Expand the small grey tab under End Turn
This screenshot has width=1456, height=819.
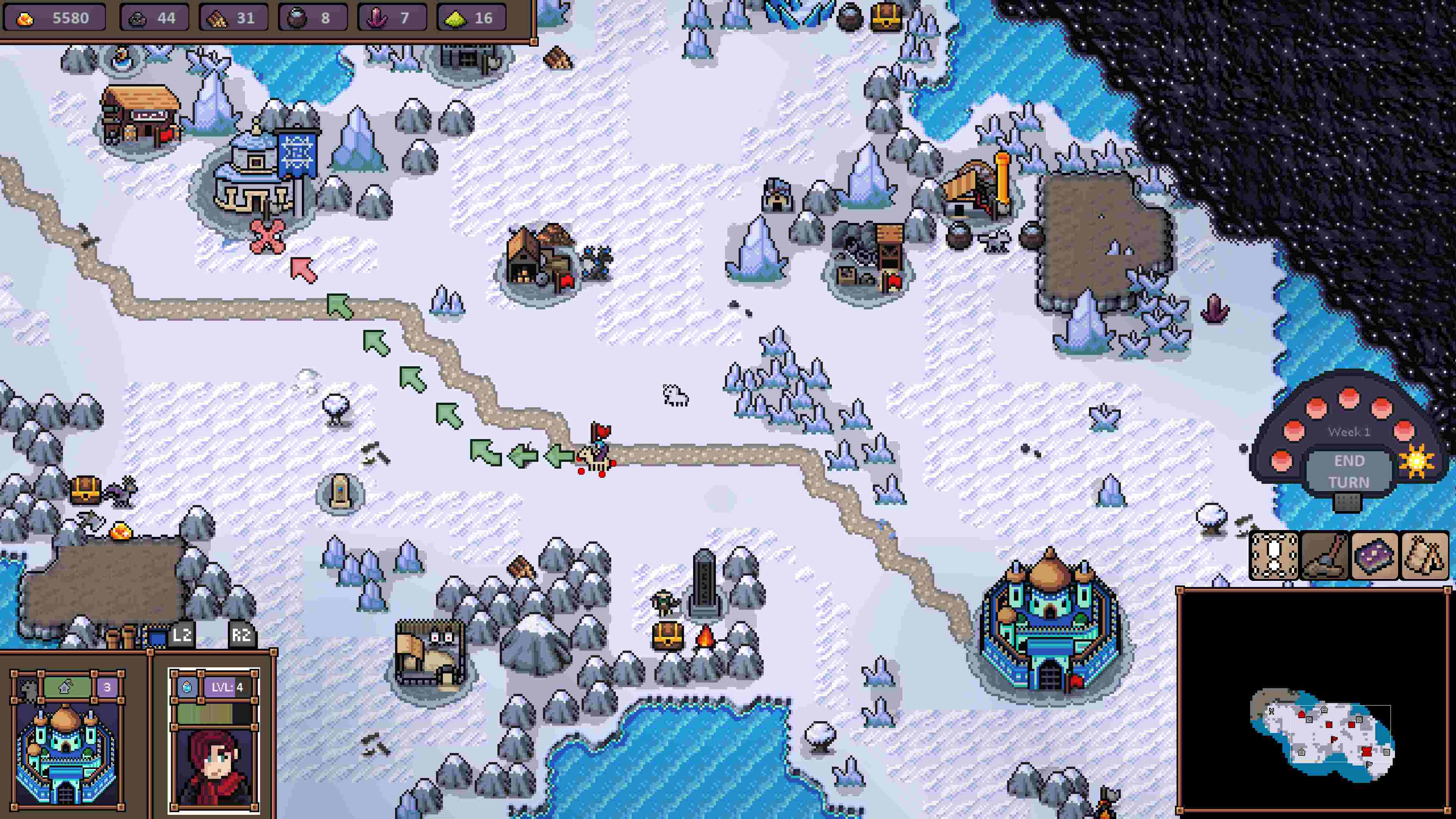click(x=1348, y=501)
